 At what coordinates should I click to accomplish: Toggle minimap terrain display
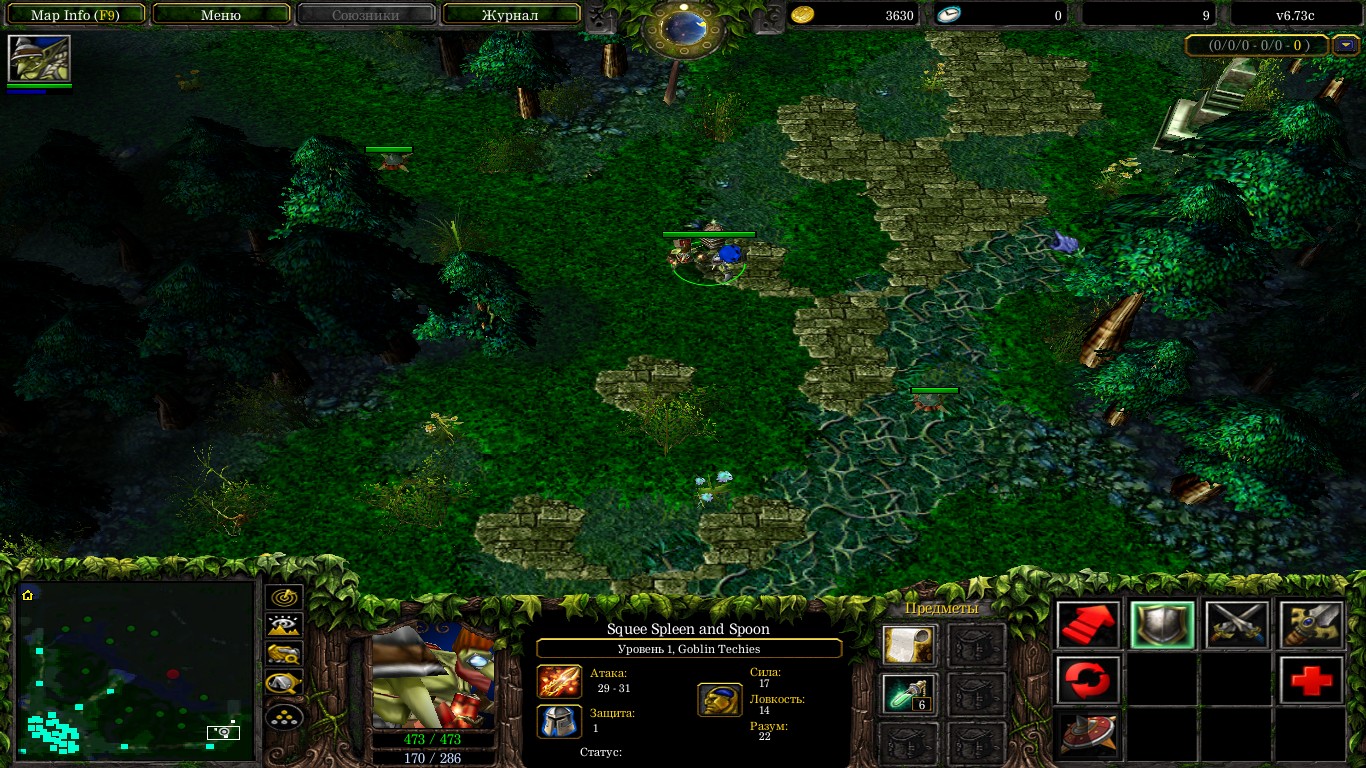click(284, 626)
